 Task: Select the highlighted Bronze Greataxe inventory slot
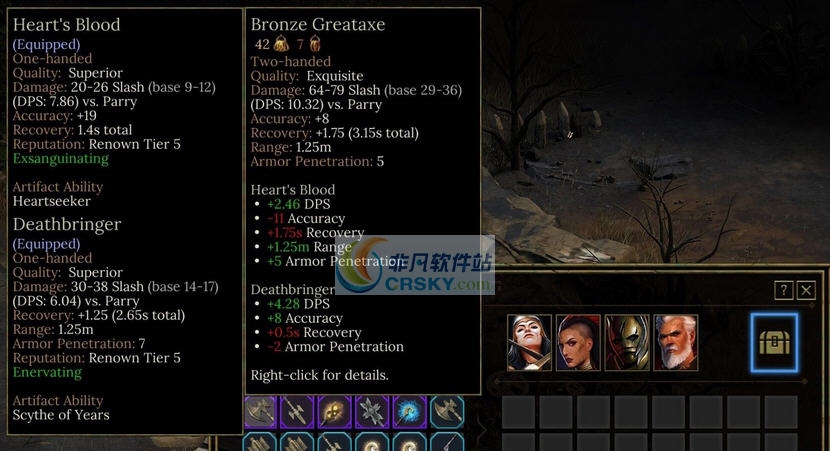pos(261,412)
